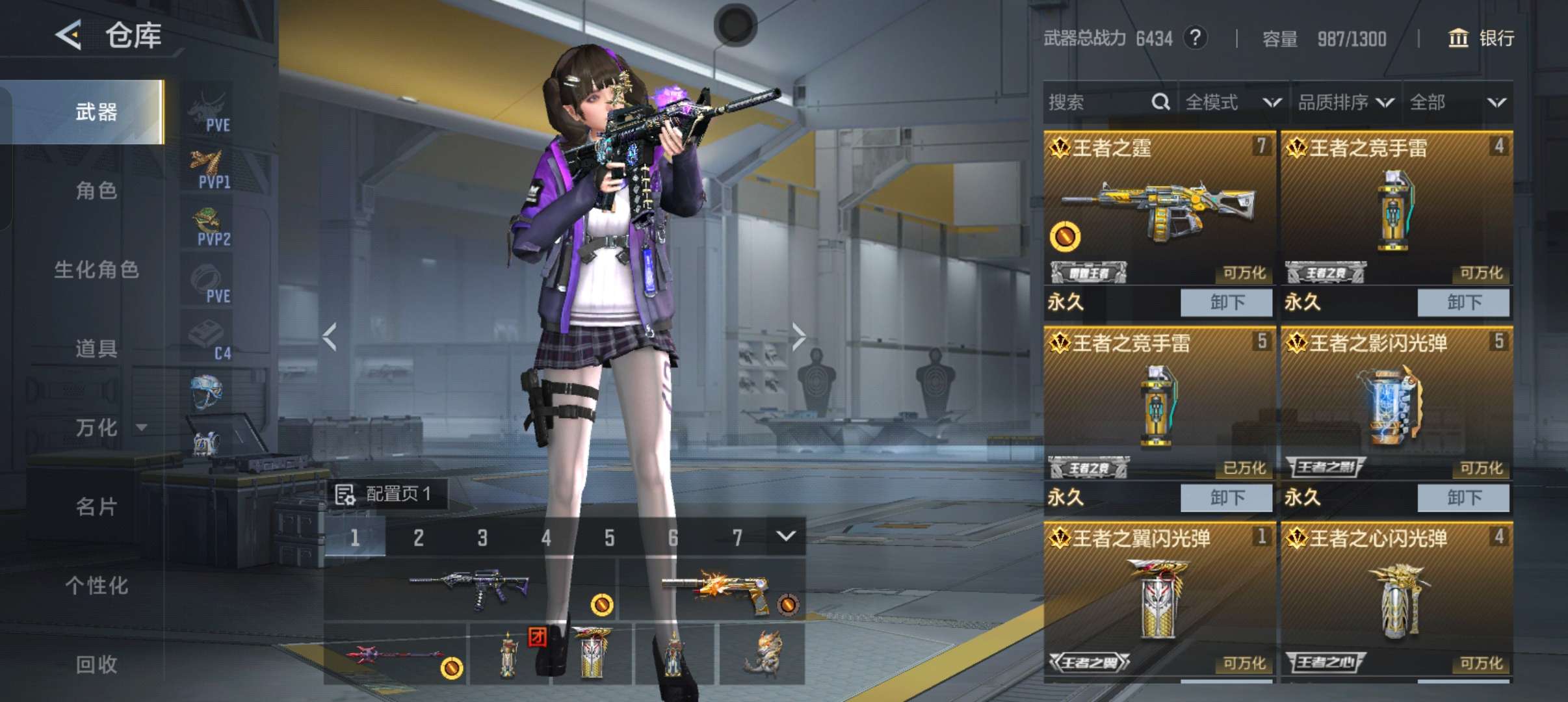The image size is (1568, 702).
Task: Unequip the 王者之影闪光弹 via 卸下
Action: 1463,497
